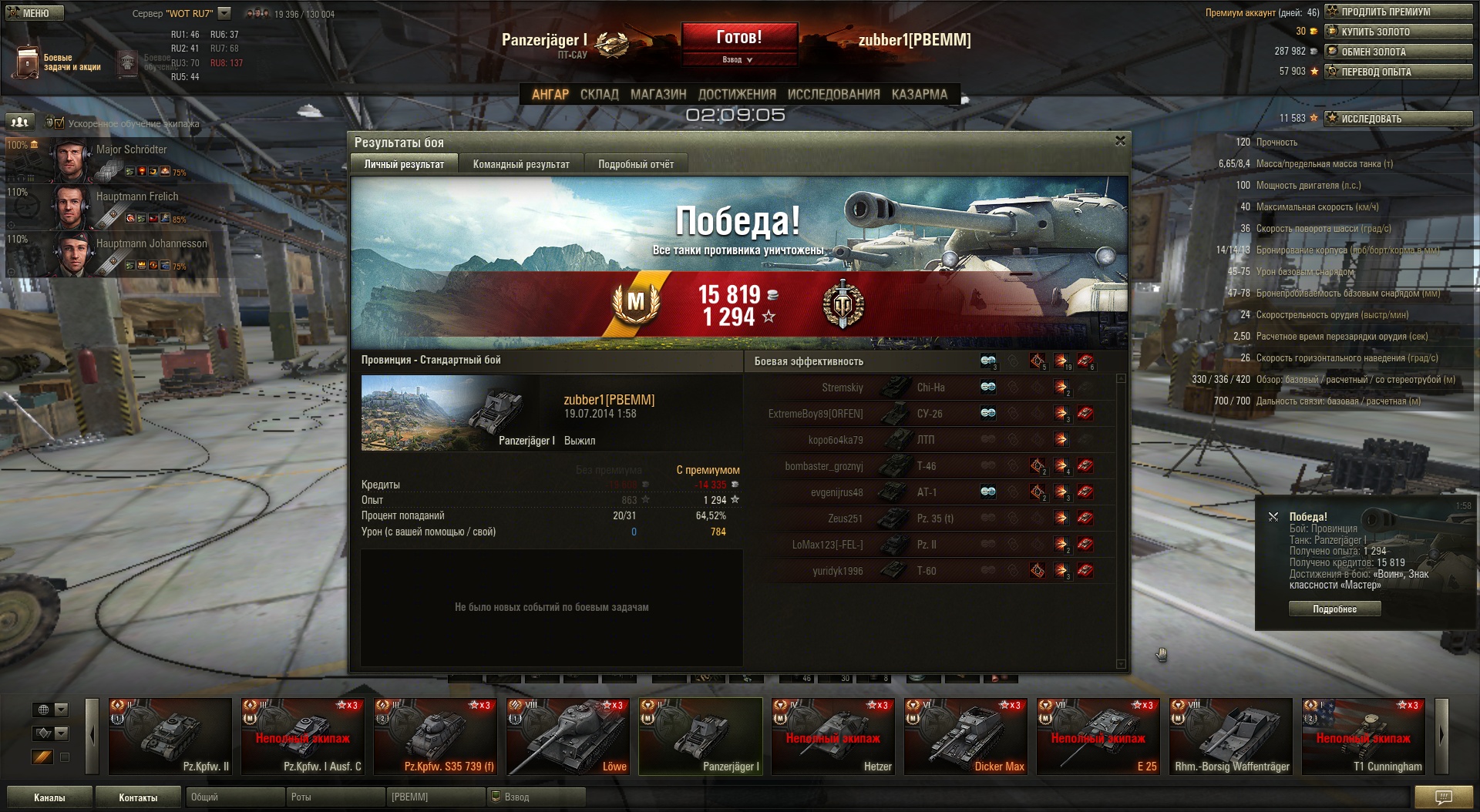Viewport: 1480px width, 812px height.
Task: Select the Löwe tank in carousel
Action: pos(567,736)
